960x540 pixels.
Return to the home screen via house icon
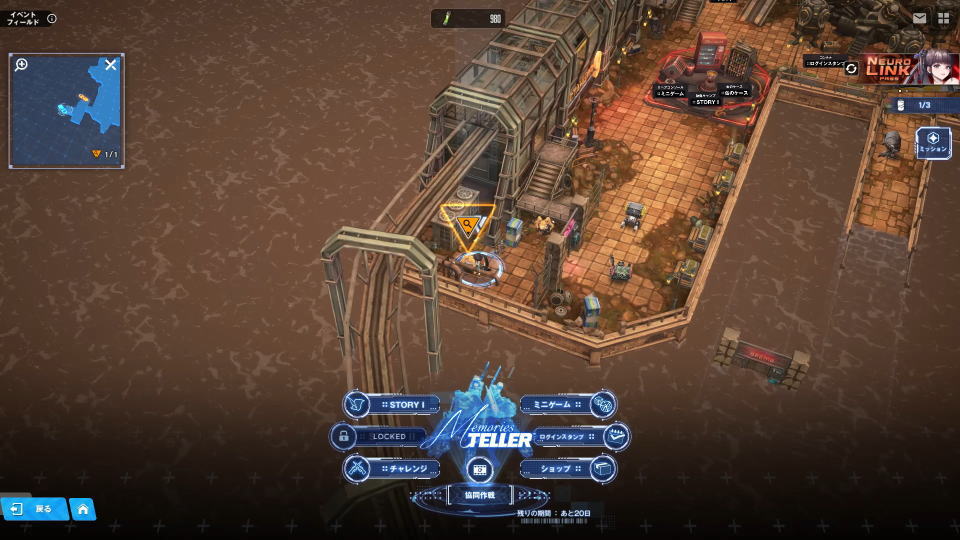pyautogui.click(x=82, y=509)
